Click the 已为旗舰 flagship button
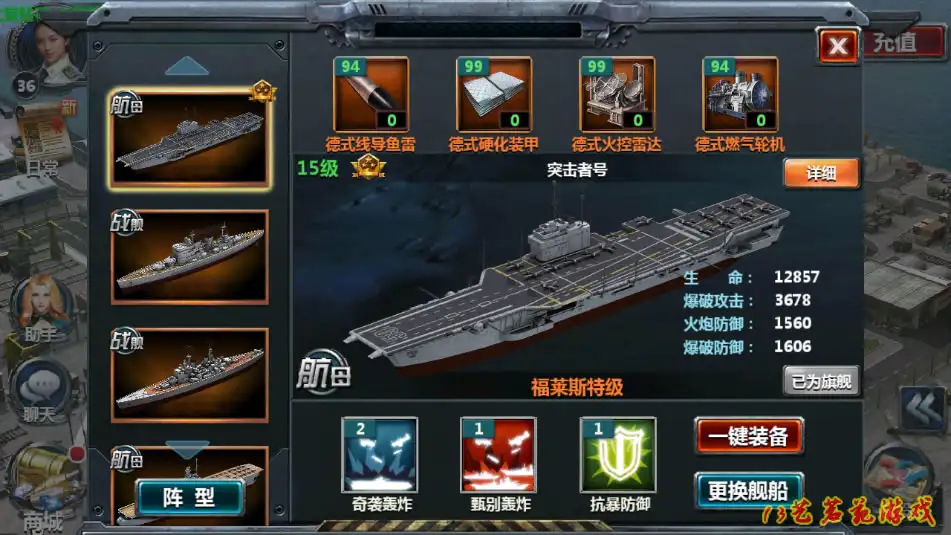Image resolution: width=951 pixels, height=535 pixels. [x=820, y=381]
